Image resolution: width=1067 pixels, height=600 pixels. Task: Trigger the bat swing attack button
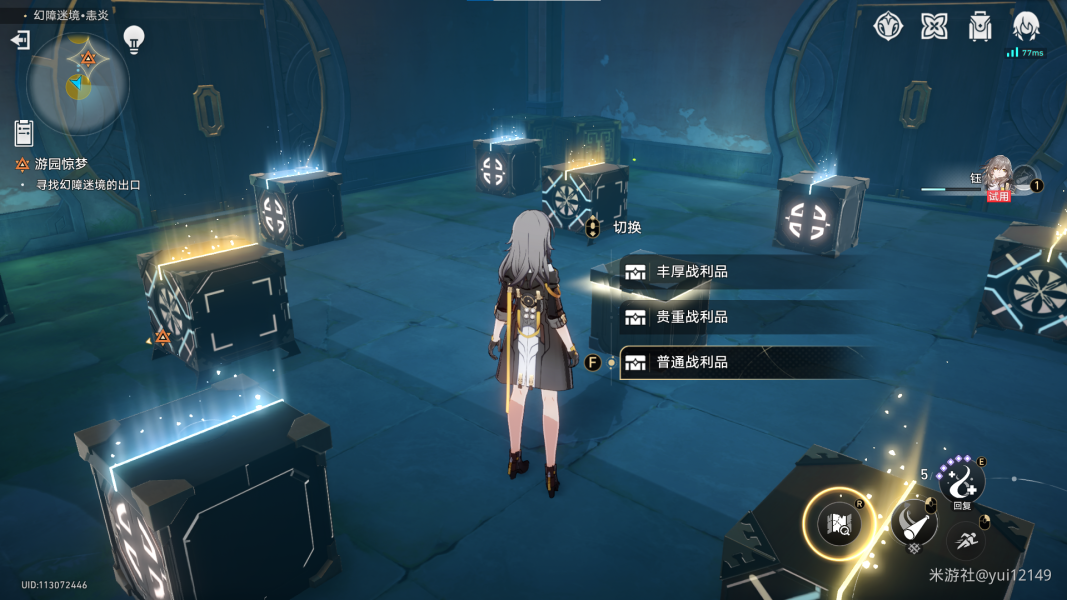[x=913, y=521]
